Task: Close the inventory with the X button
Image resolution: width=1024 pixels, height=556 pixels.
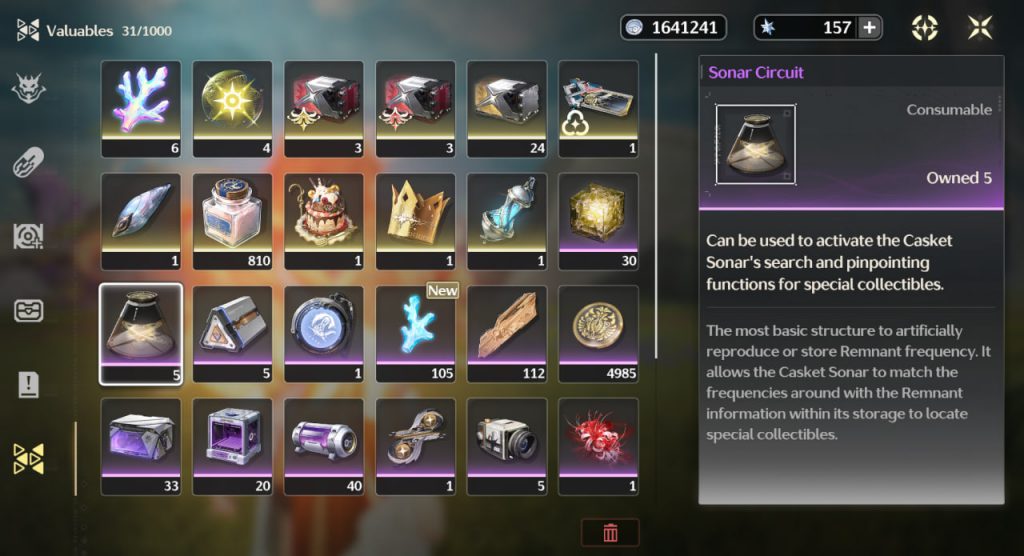Action: 980,28
